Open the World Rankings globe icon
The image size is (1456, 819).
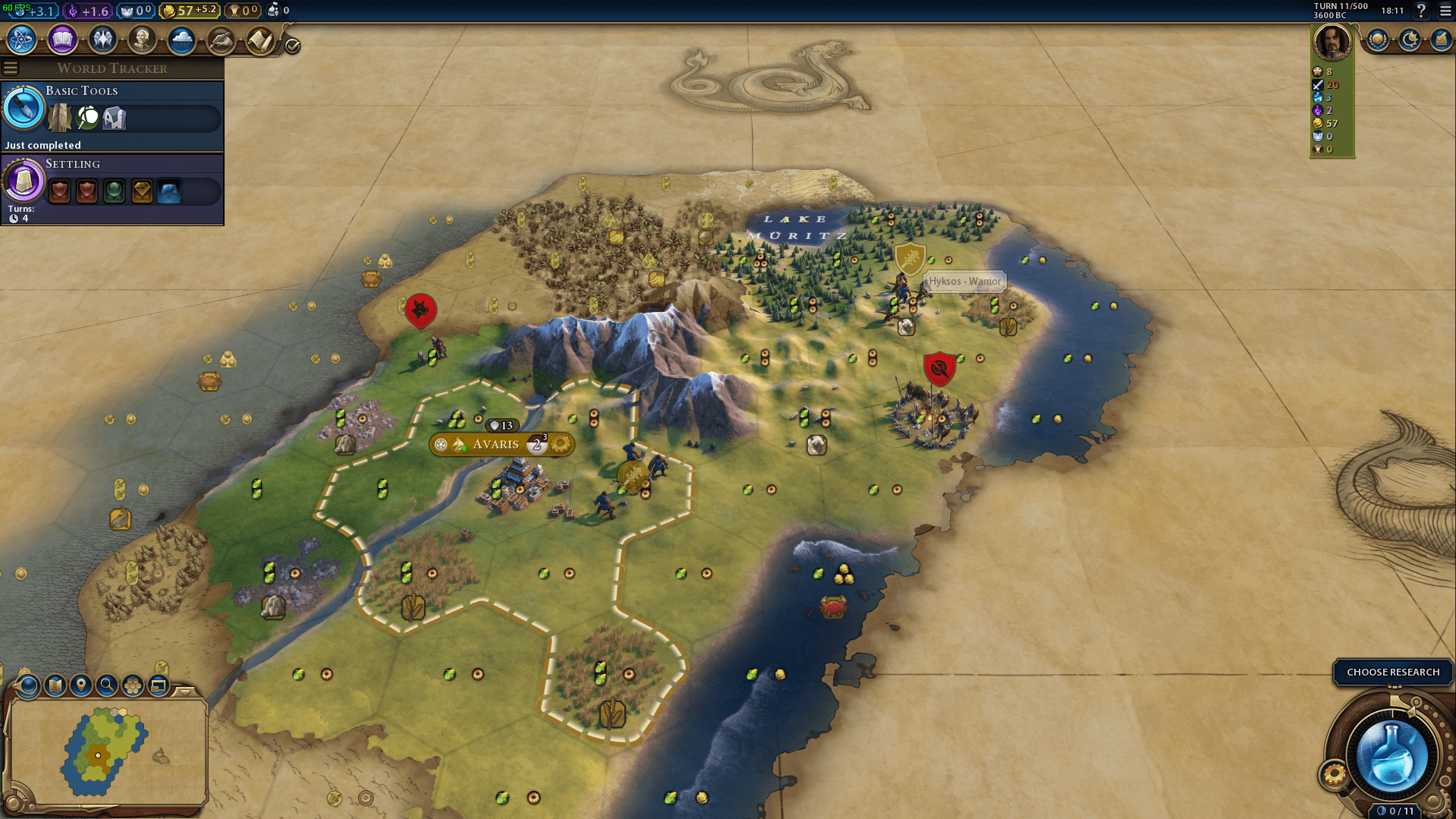tap(1377, 39)
